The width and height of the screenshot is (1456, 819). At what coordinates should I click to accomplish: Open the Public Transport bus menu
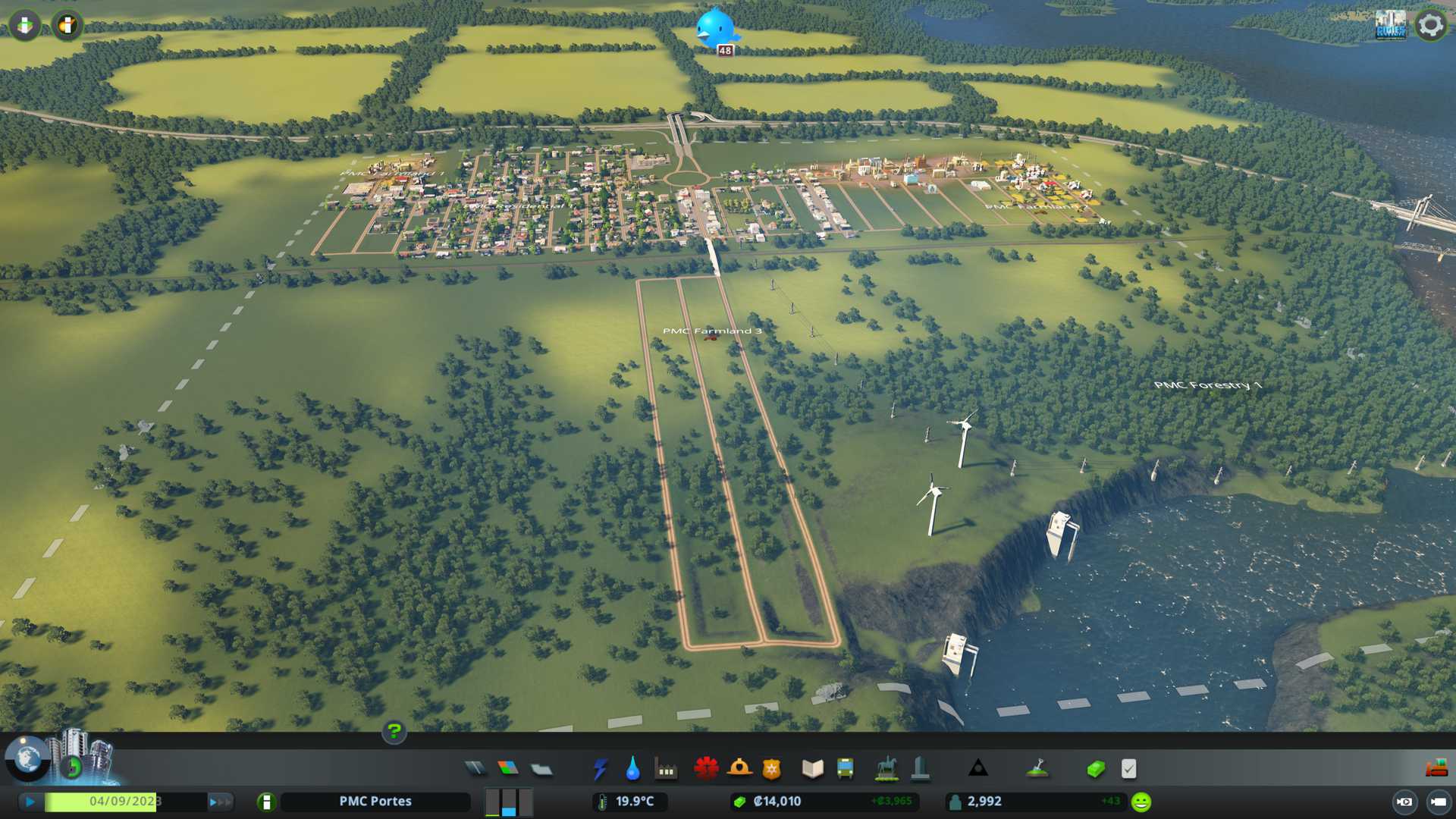point(845,769)
